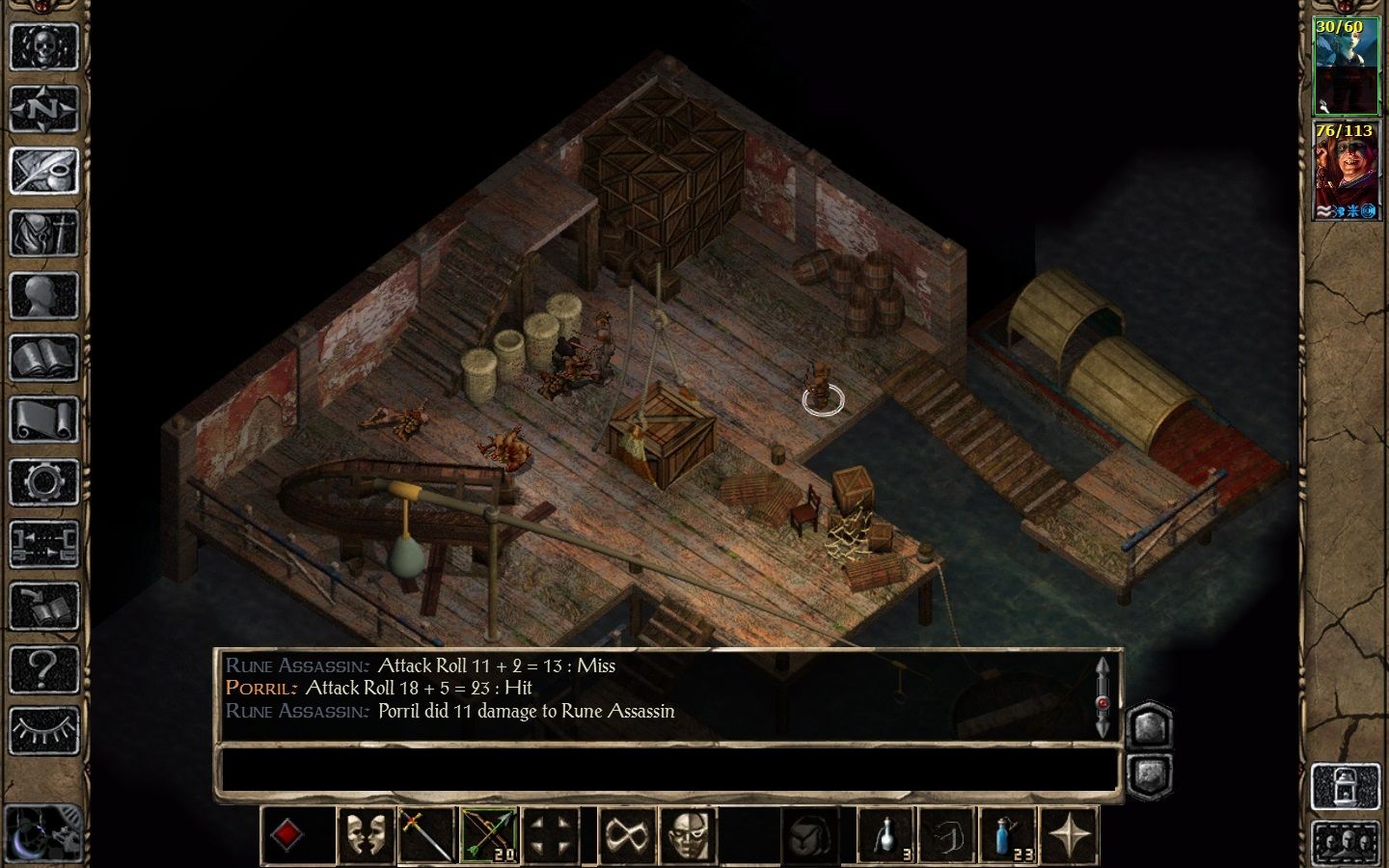Activate the four-pointed star special abilities button
The image size is (1389, 868).
pyautogui.click(x=1069, y=835)
